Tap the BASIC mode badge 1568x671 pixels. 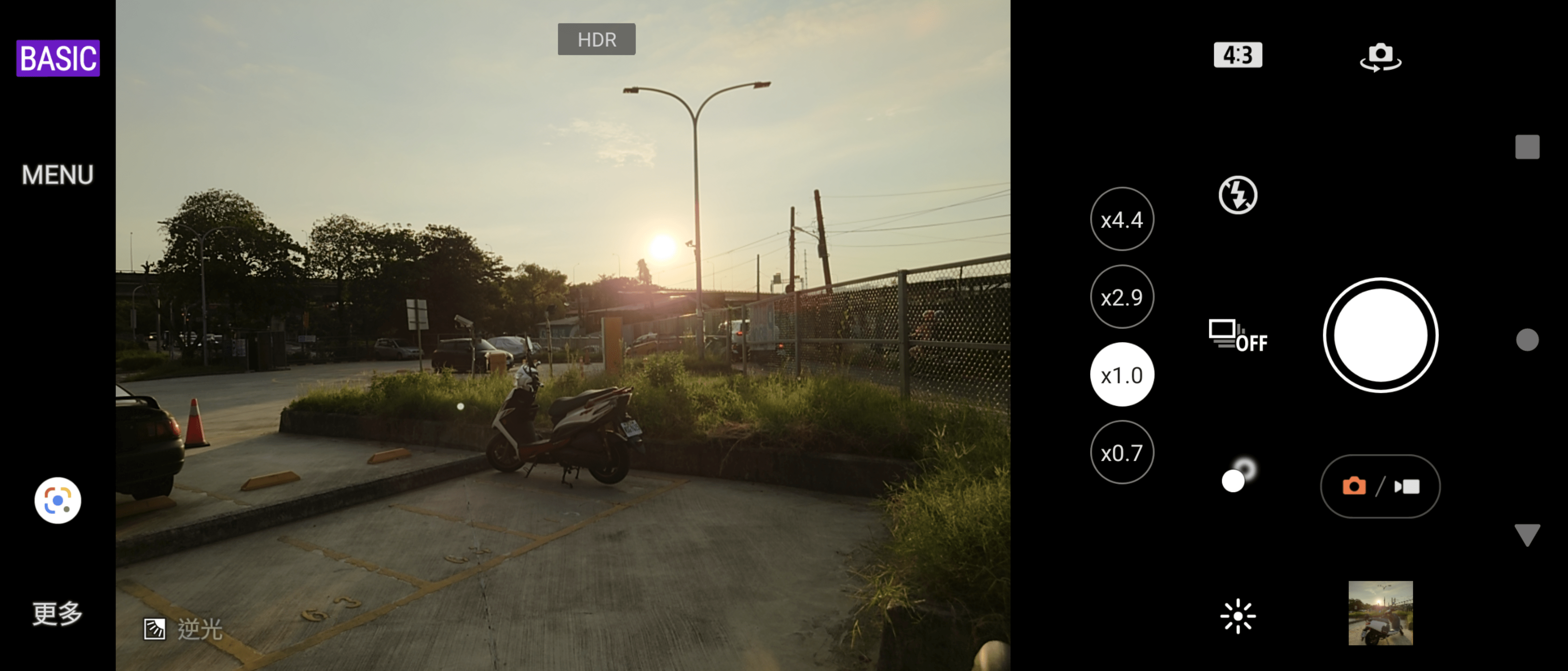pyautogui.click(x=58, y=58)
